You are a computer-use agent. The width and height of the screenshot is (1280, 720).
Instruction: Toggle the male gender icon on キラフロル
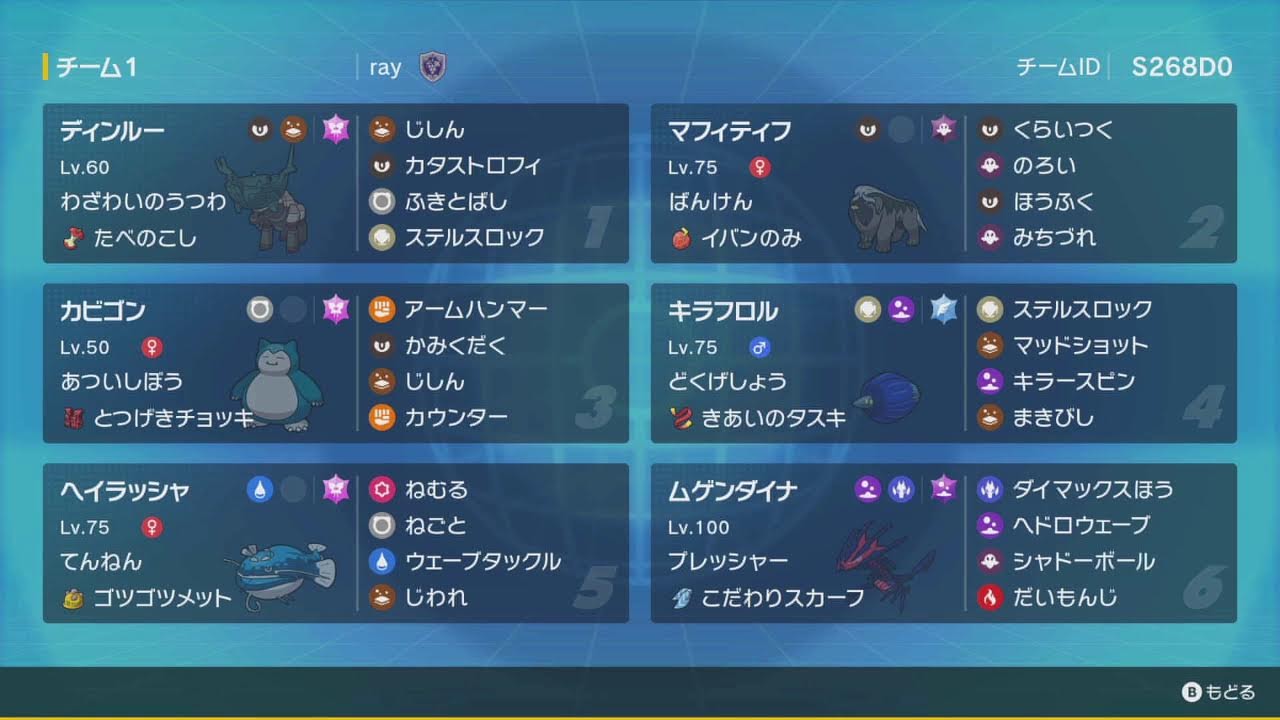[758, 348]
